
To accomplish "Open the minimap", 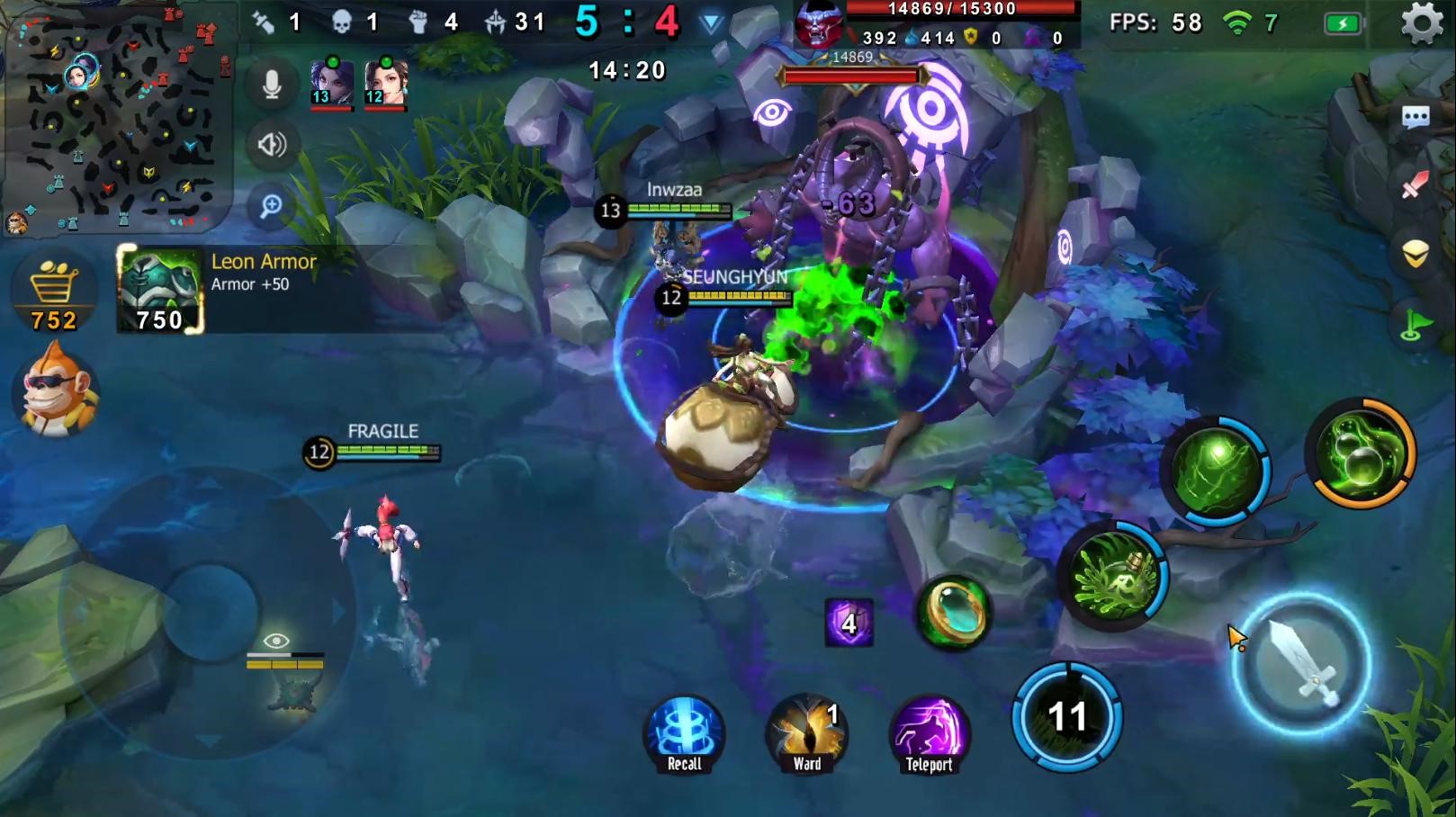I will [x=115, y=117].
